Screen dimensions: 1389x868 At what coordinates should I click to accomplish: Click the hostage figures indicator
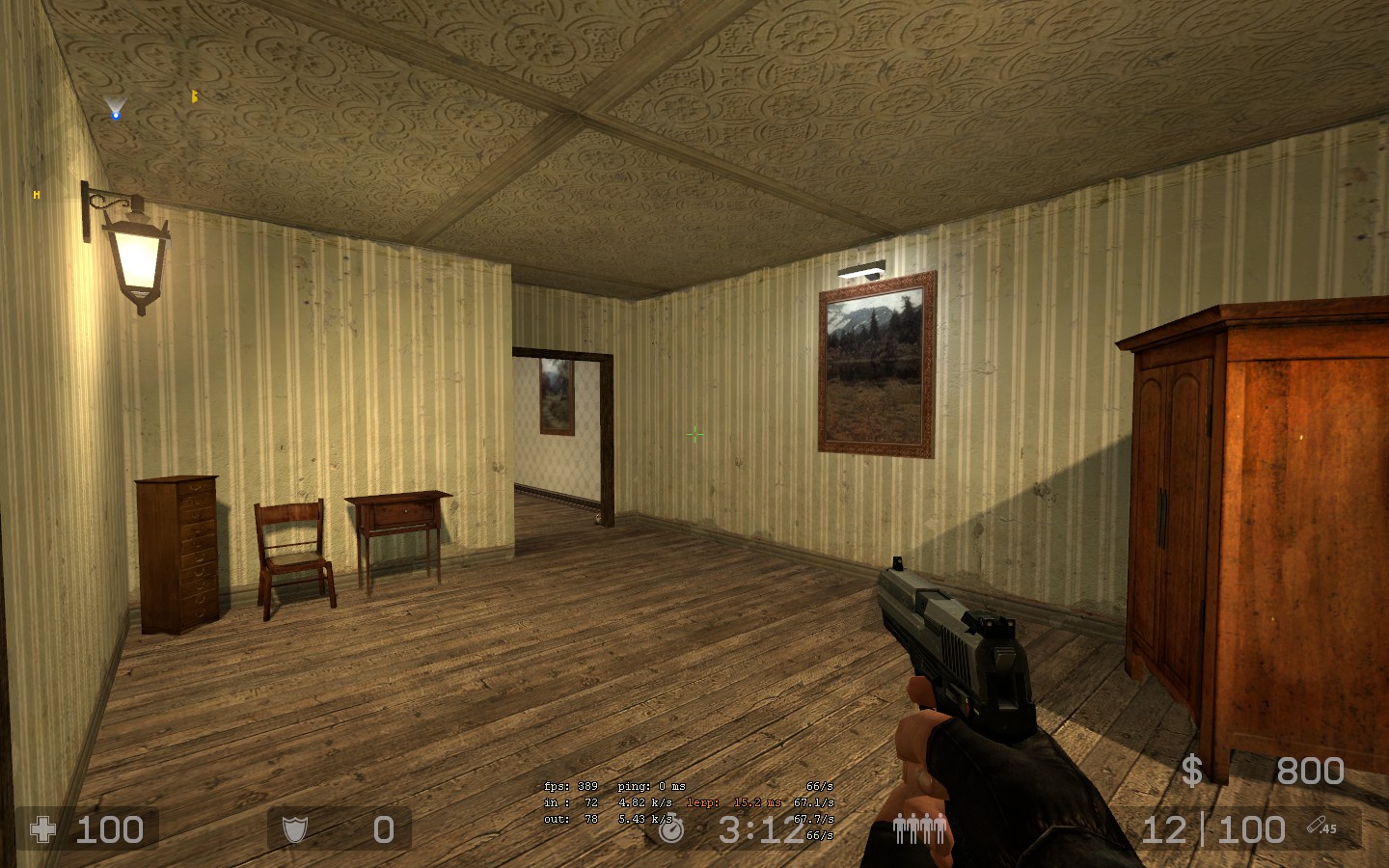pos(918,828)
